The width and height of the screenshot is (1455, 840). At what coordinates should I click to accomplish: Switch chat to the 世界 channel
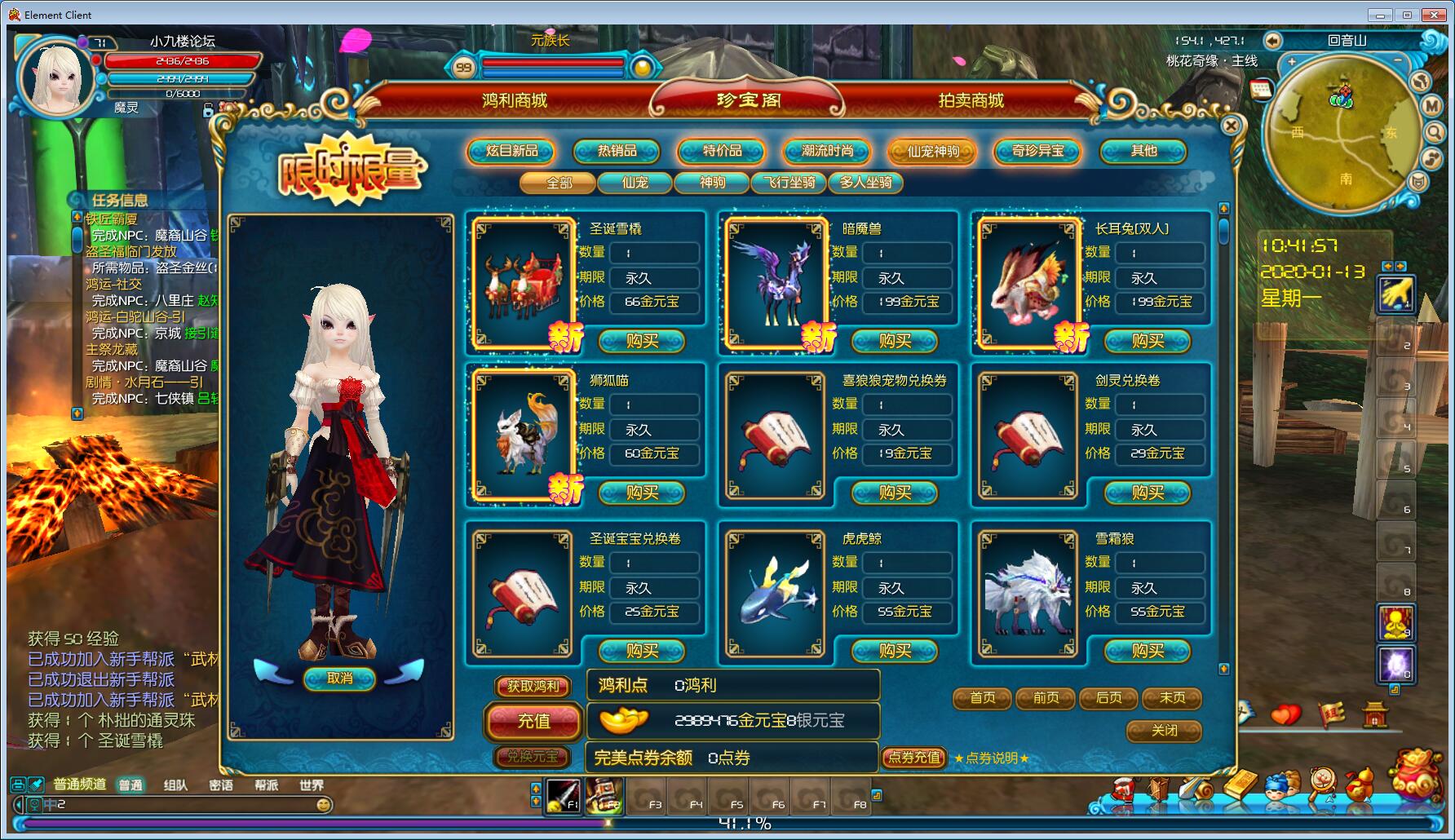tap(312, 785)
